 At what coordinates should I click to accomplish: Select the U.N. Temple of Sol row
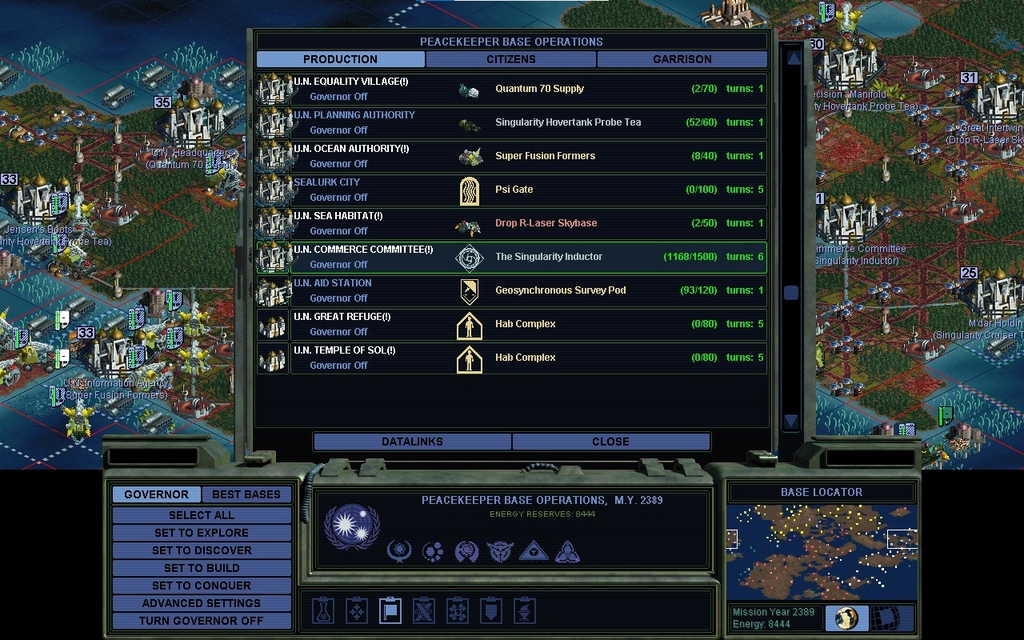coord(511,358)
